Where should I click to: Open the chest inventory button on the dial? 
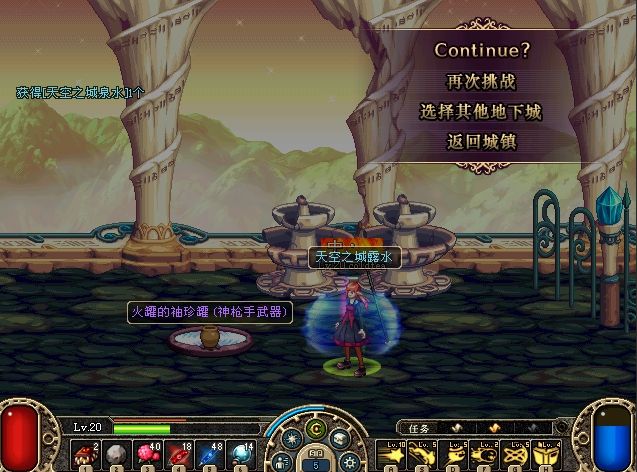point(341,438)
